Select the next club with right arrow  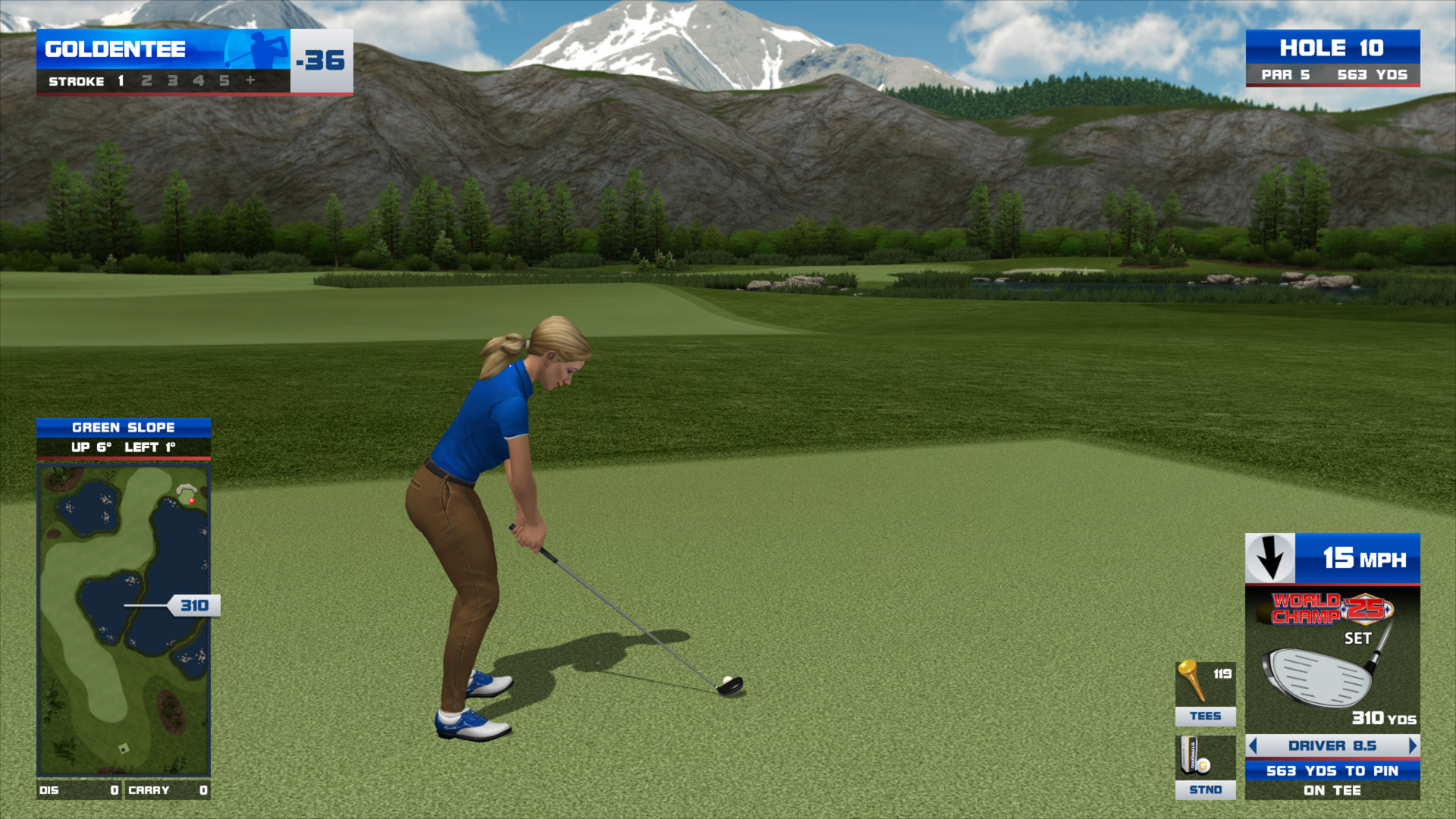point(1412,746)
